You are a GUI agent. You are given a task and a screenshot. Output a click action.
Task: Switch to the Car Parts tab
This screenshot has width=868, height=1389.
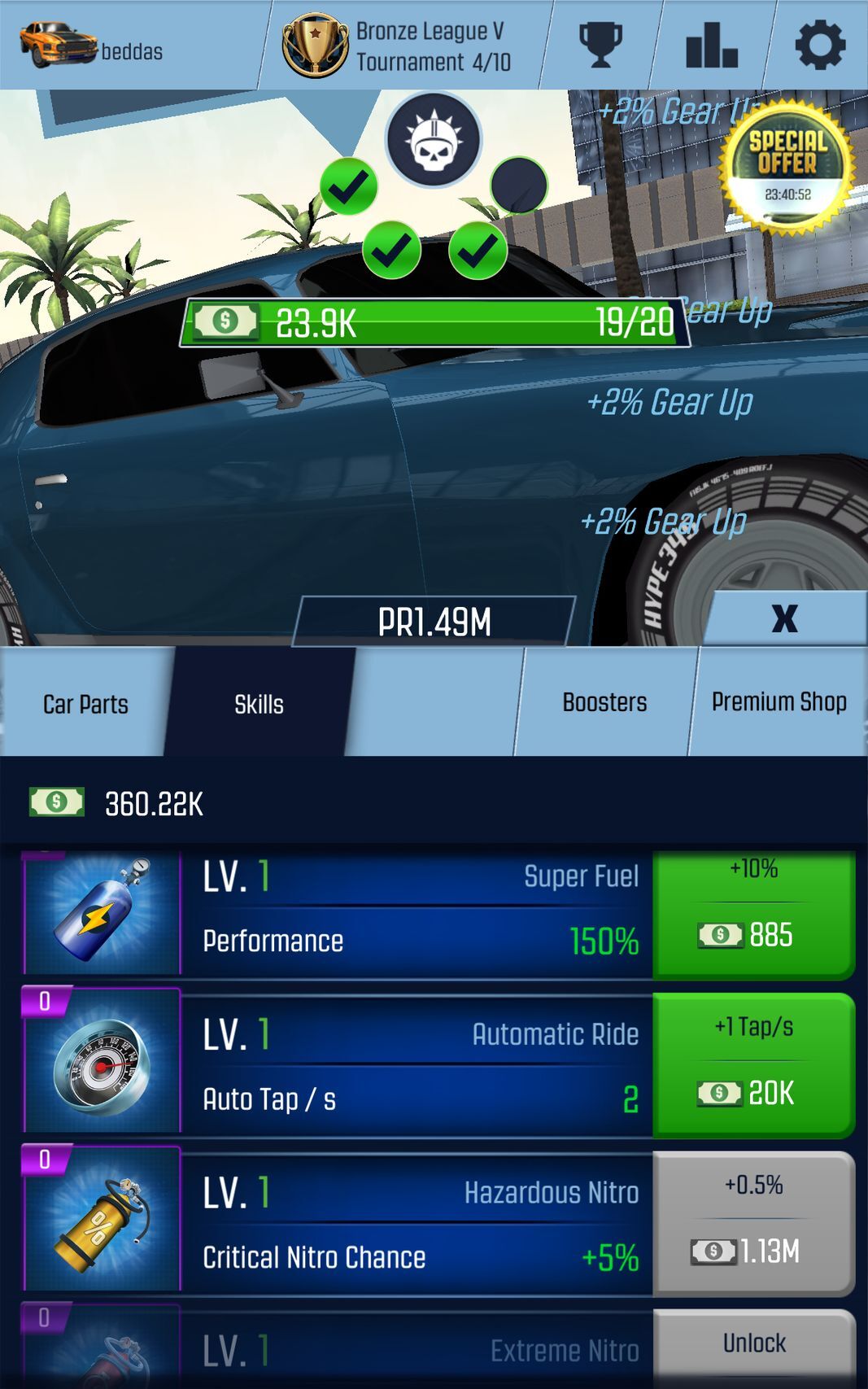click(85, 704)
